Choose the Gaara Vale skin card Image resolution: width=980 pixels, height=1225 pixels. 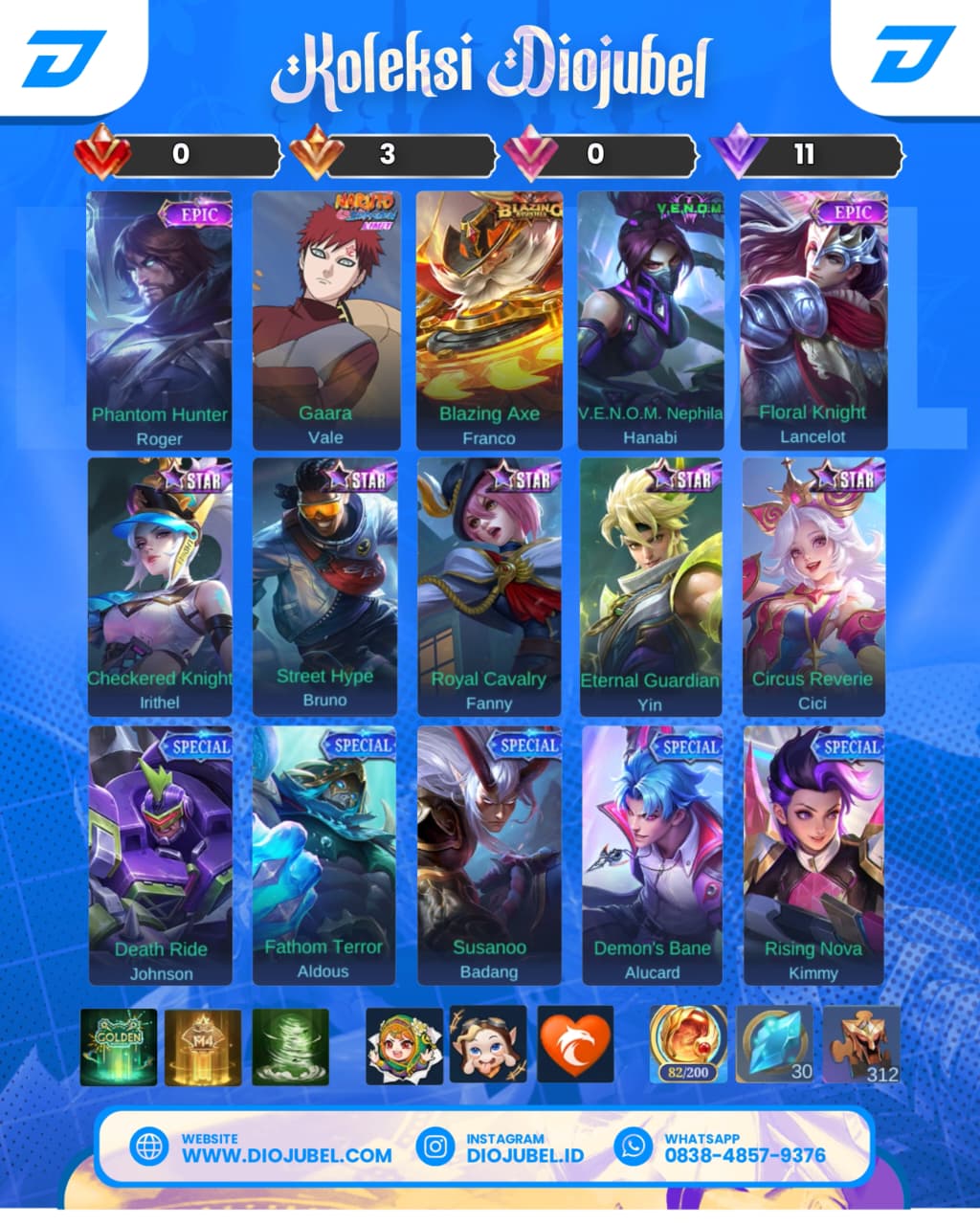point(324,321)
